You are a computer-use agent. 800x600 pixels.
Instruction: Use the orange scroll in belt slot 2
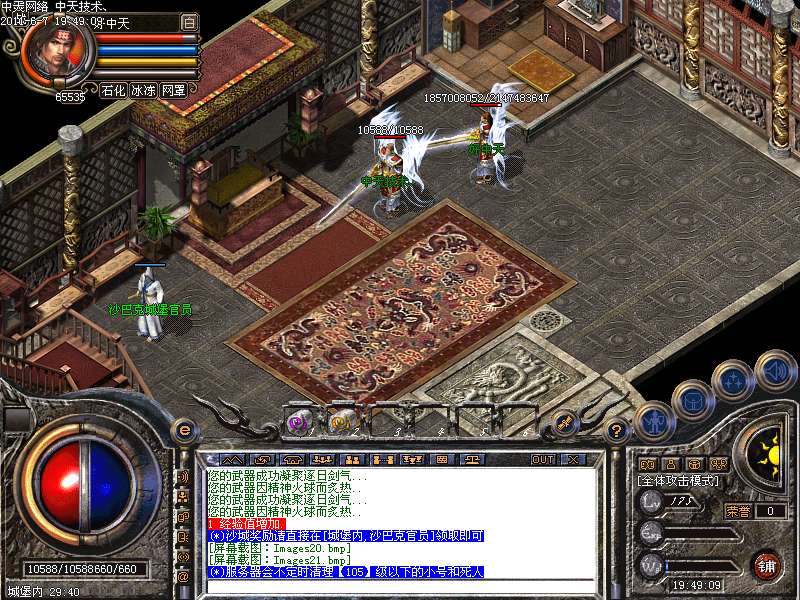[x=340, y=422]
